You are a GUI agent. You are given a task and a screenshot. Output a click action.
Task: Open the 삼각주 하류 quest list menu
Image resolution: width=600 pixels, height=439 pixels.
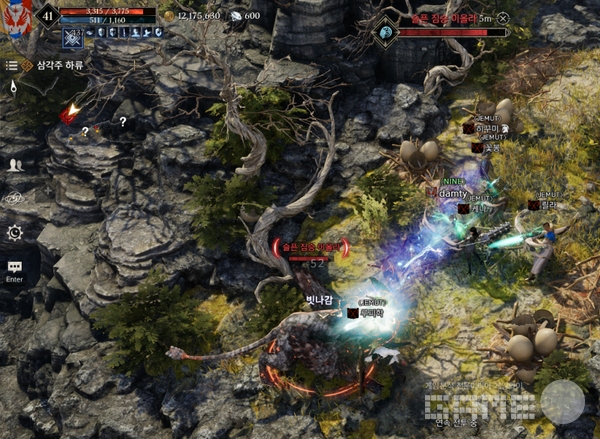tap(13, 65)
